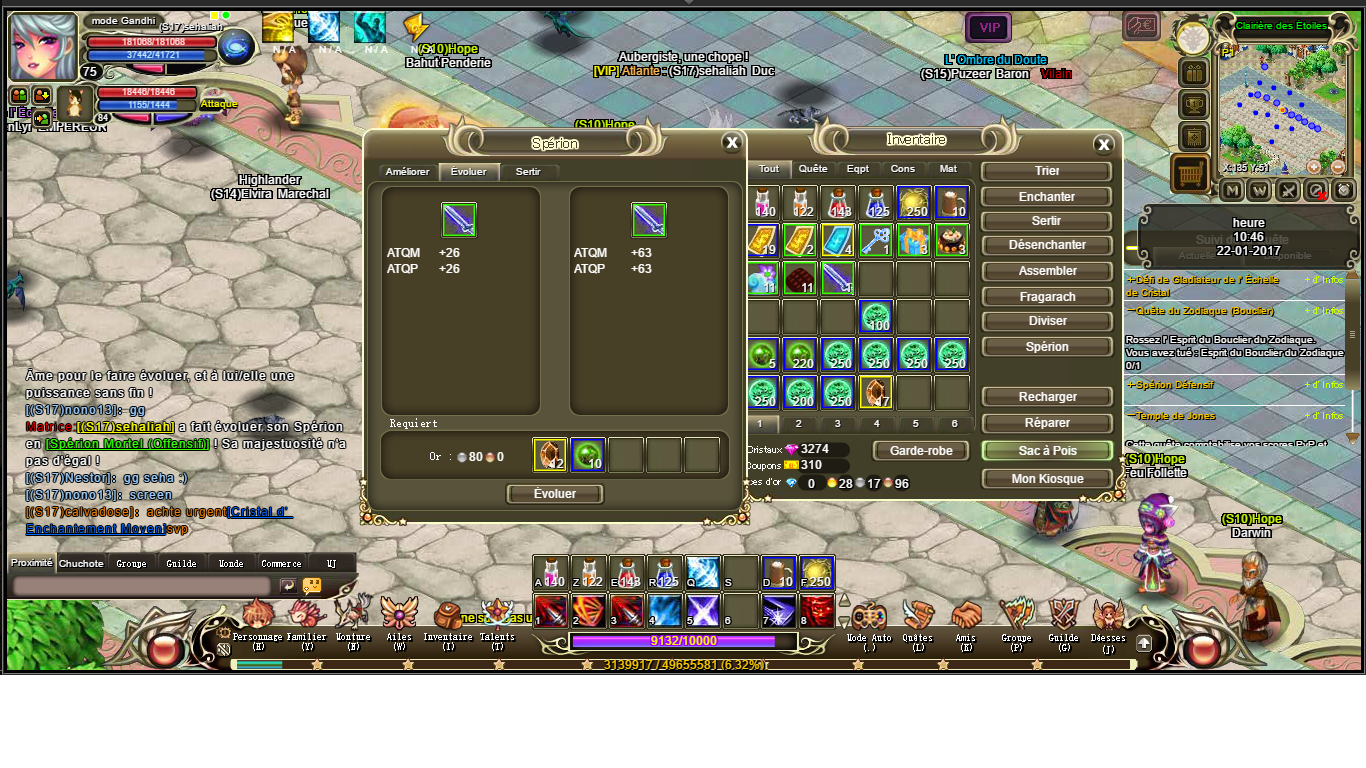Choose the Enchanter button
Image resolution: width=1366 pixels, height=768 pixels.
point(1047,197)
